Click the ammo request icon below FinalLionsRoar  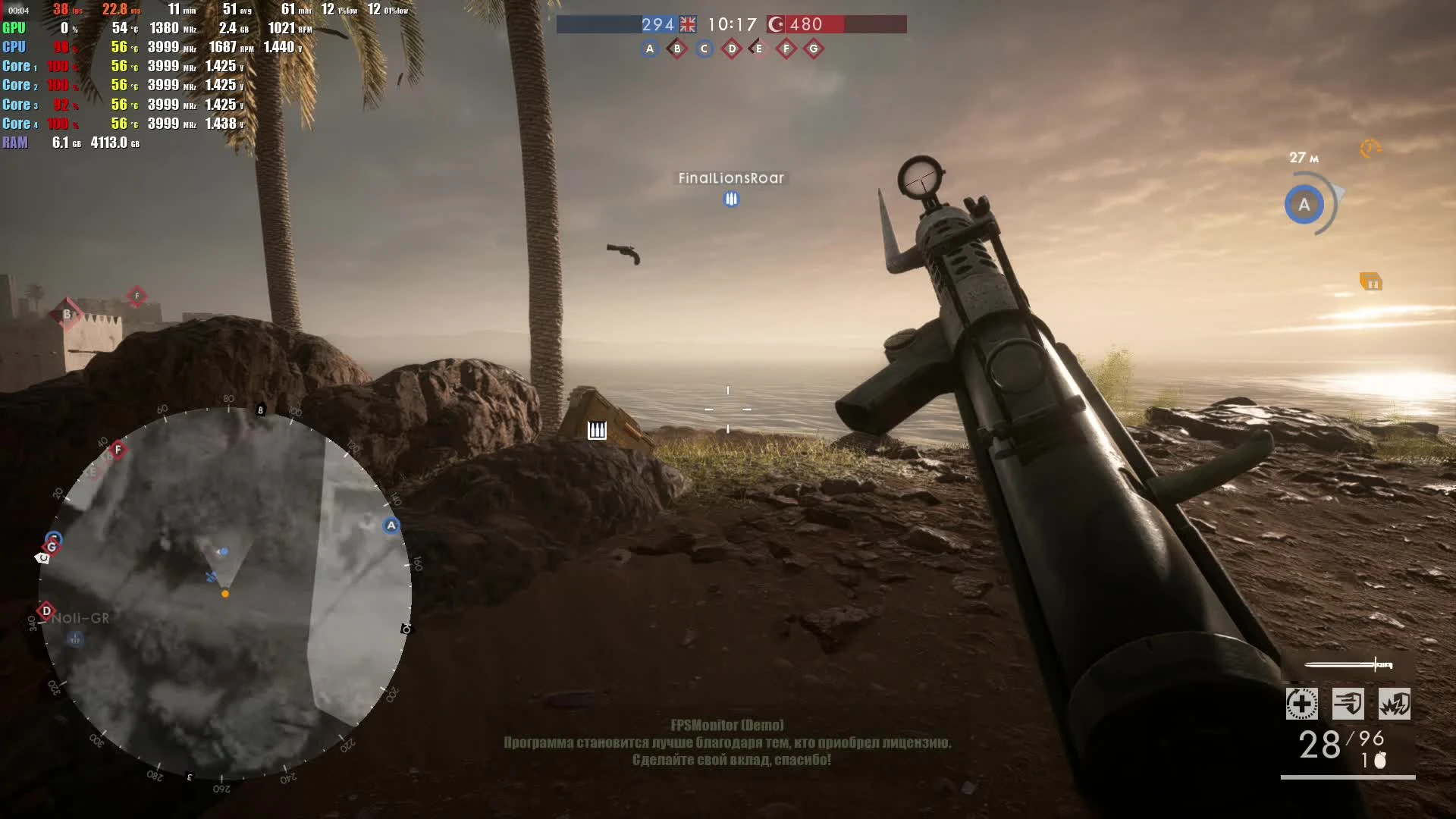pyautogui.click(x=730, y=199)
